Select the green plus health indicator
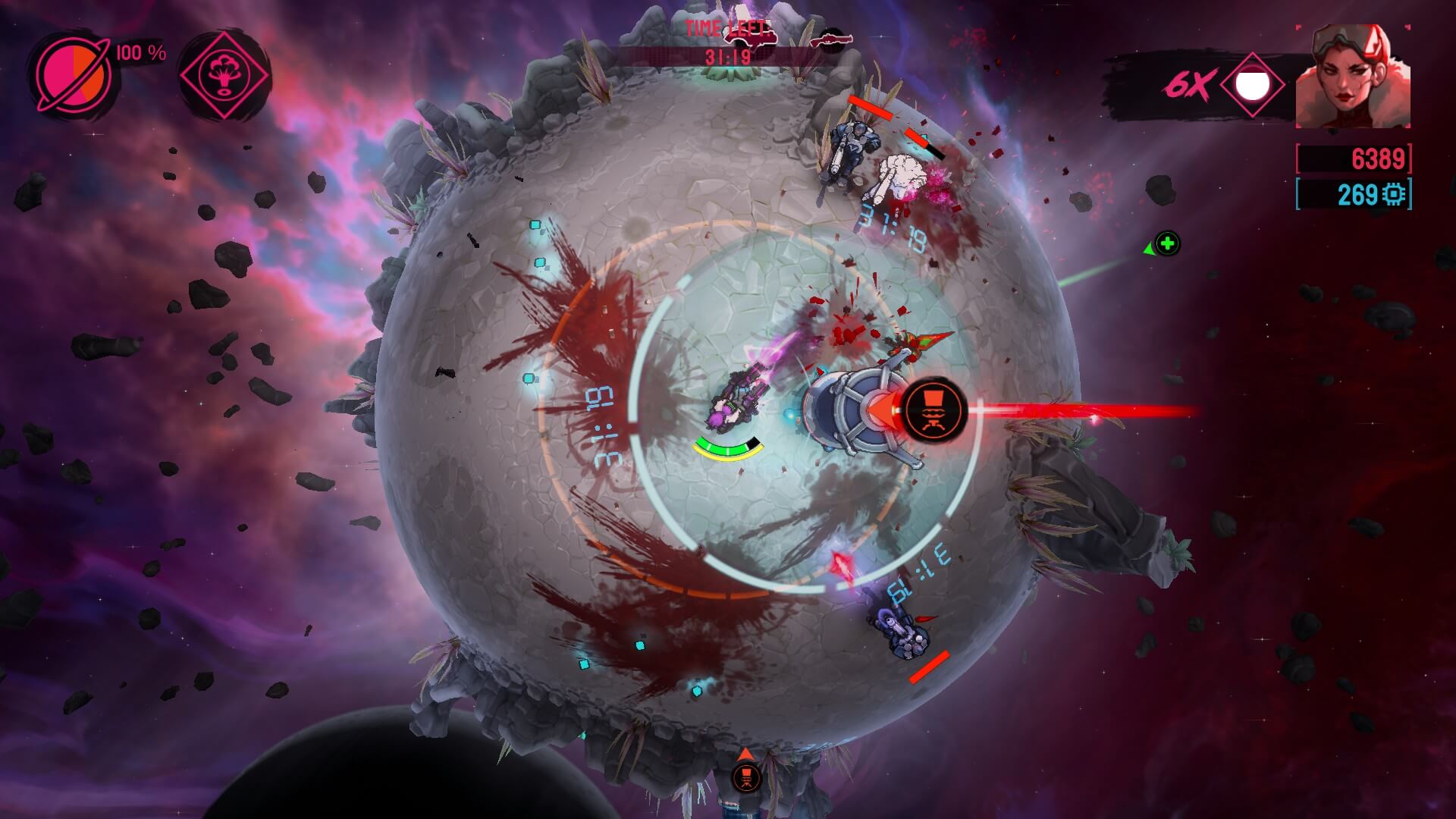Image resolution: width=1456 pixels, height=819 pixels. click(x=1168, y=243)
